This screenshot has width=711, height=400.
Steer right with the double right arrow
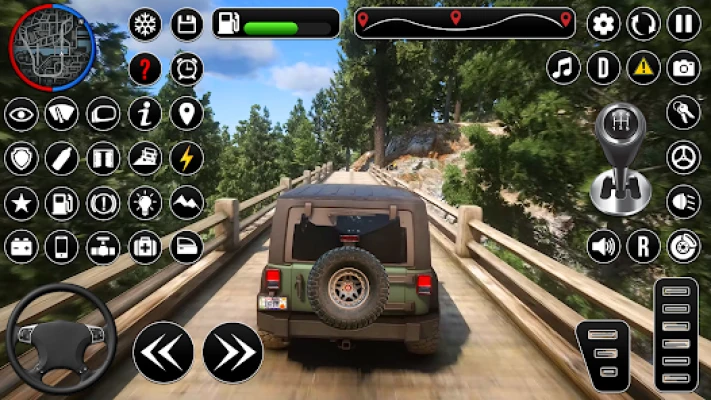[232, 352]
